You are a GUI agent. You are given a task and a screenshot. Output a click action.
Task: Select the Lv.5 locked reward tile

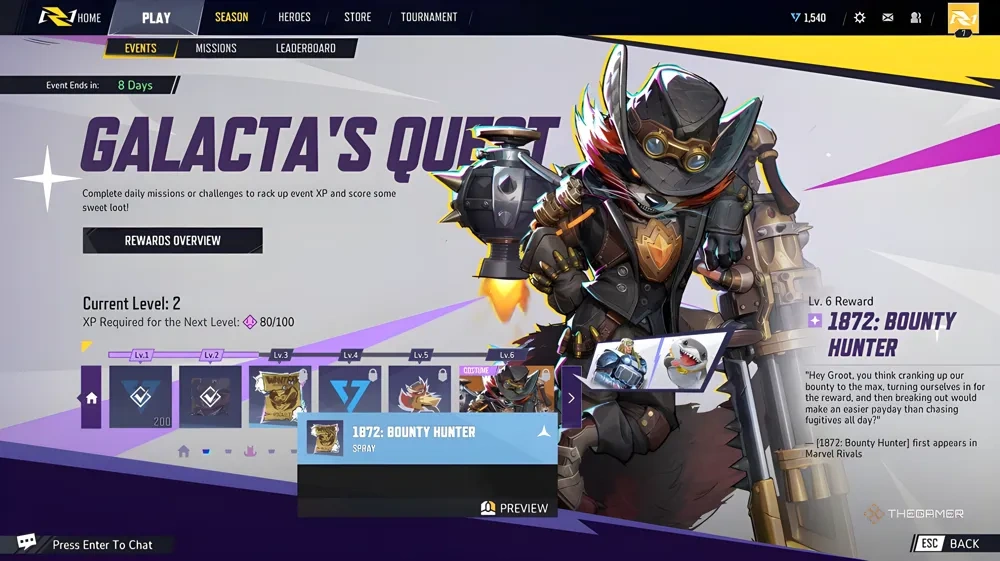(419, 394)
